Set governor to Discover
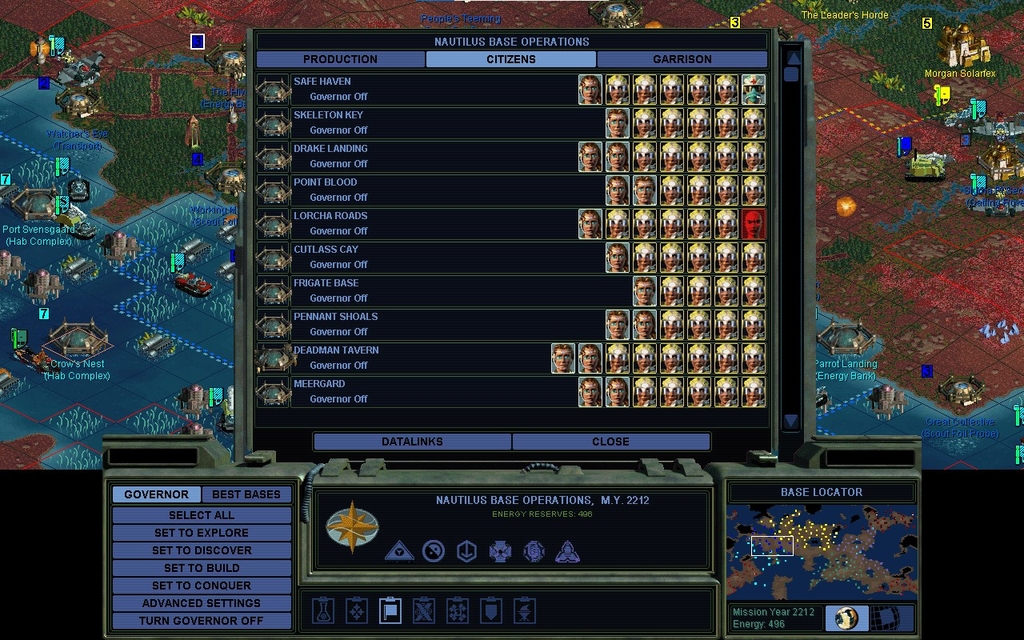This screenshot has height=640, width=1024. (x=201, y=550)
